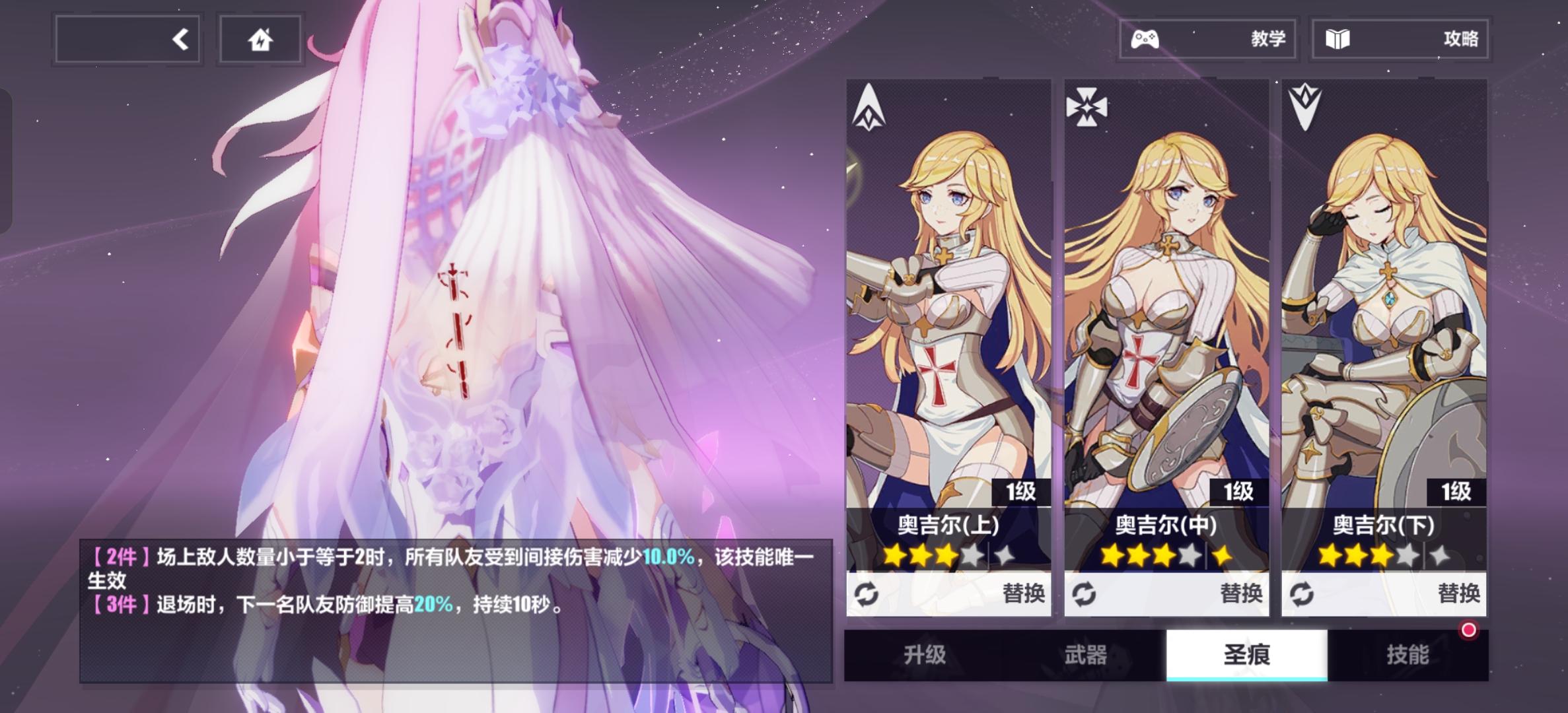
Task: Click the bottom-slot shield icon on 奥吉尔(下) card
Action: pyautogui.click(x=1306, y=108)
